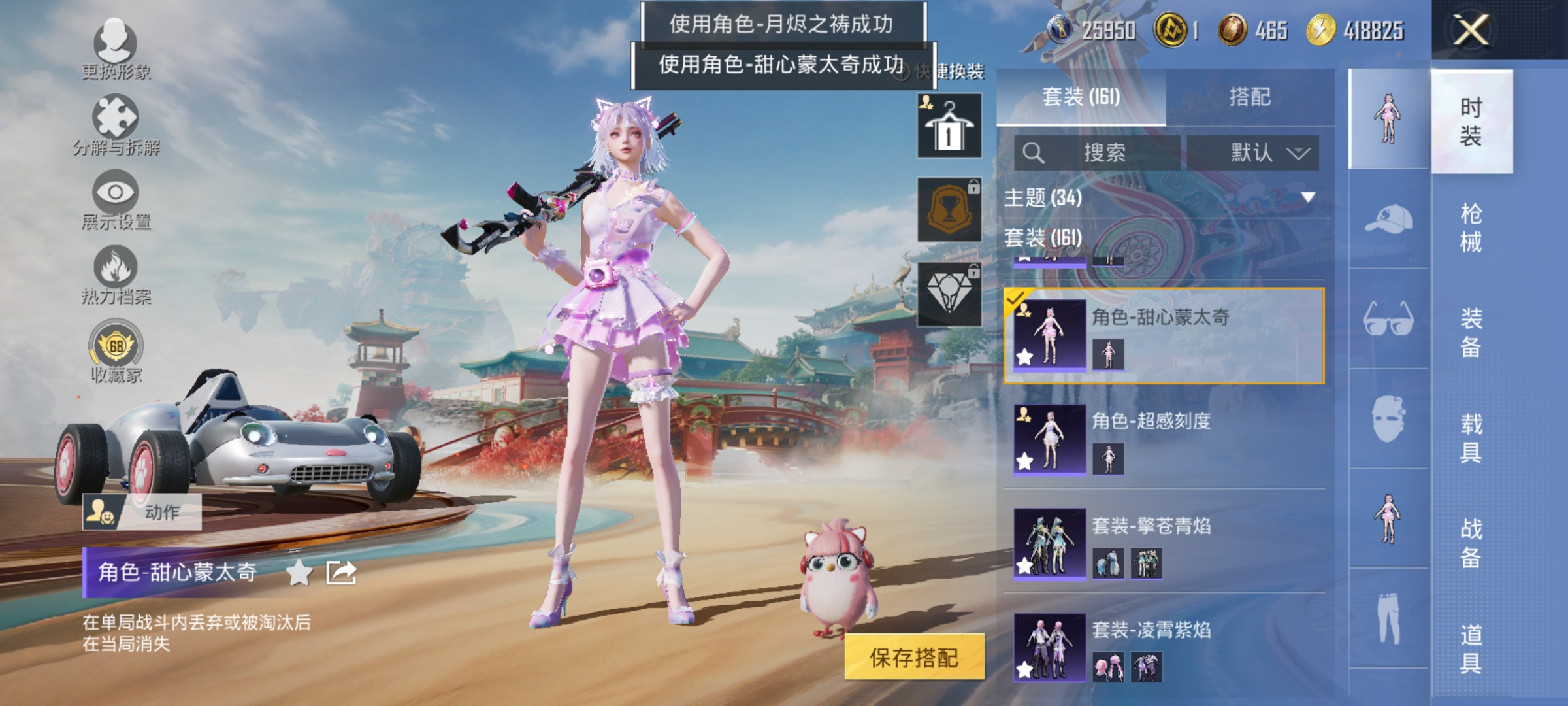Viewport: 1568px width, 706px height.
Task: Open the level 68 收藏家 collector badge
Action: 116,353
